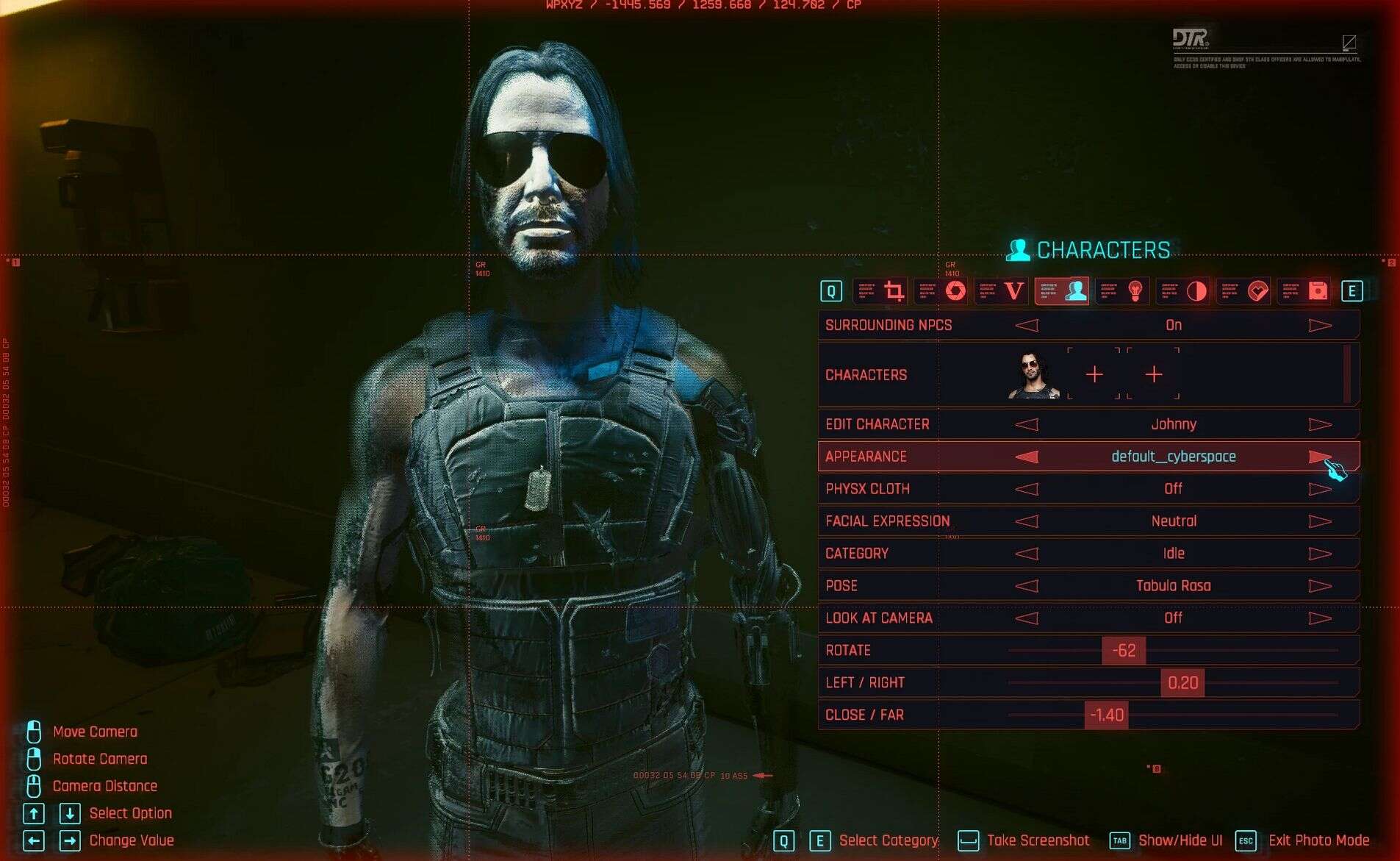Screen dimensions: 1400x861
Task: Turn on PhysX Cloth with right arrow
Action: coord(1320,489)
